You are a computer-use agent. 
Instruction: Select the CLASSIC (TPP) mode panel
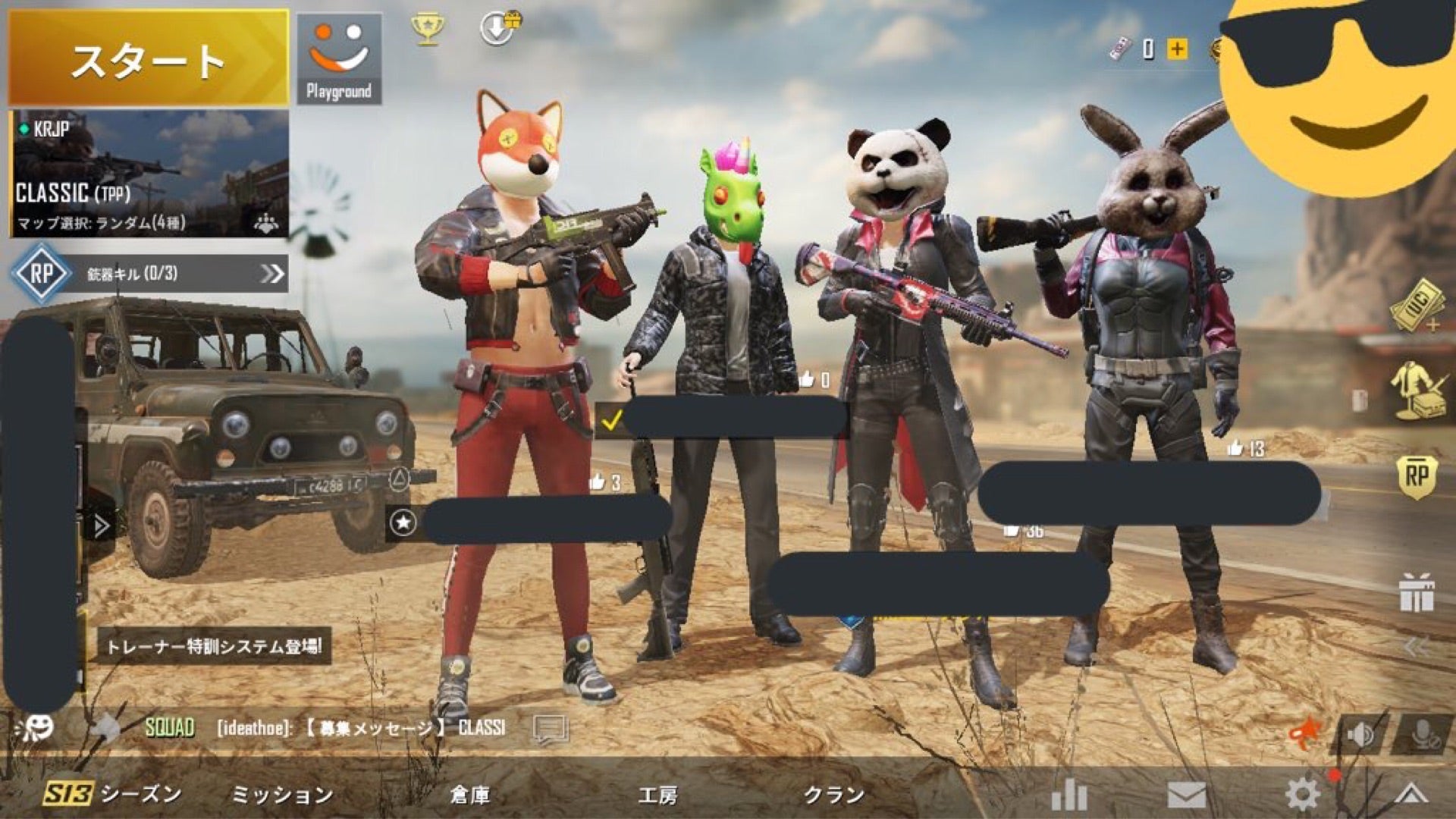[x=149, y=174]
